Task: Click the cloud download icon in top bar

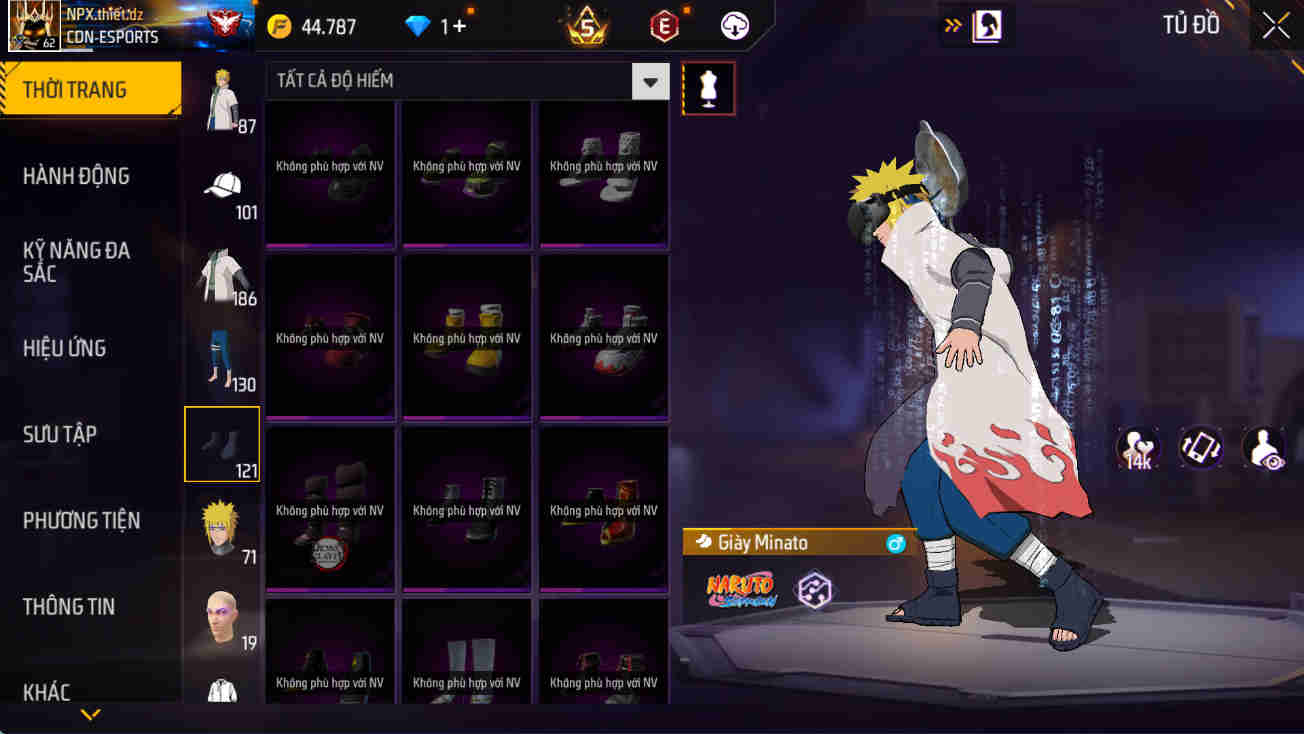Action: 734,26
